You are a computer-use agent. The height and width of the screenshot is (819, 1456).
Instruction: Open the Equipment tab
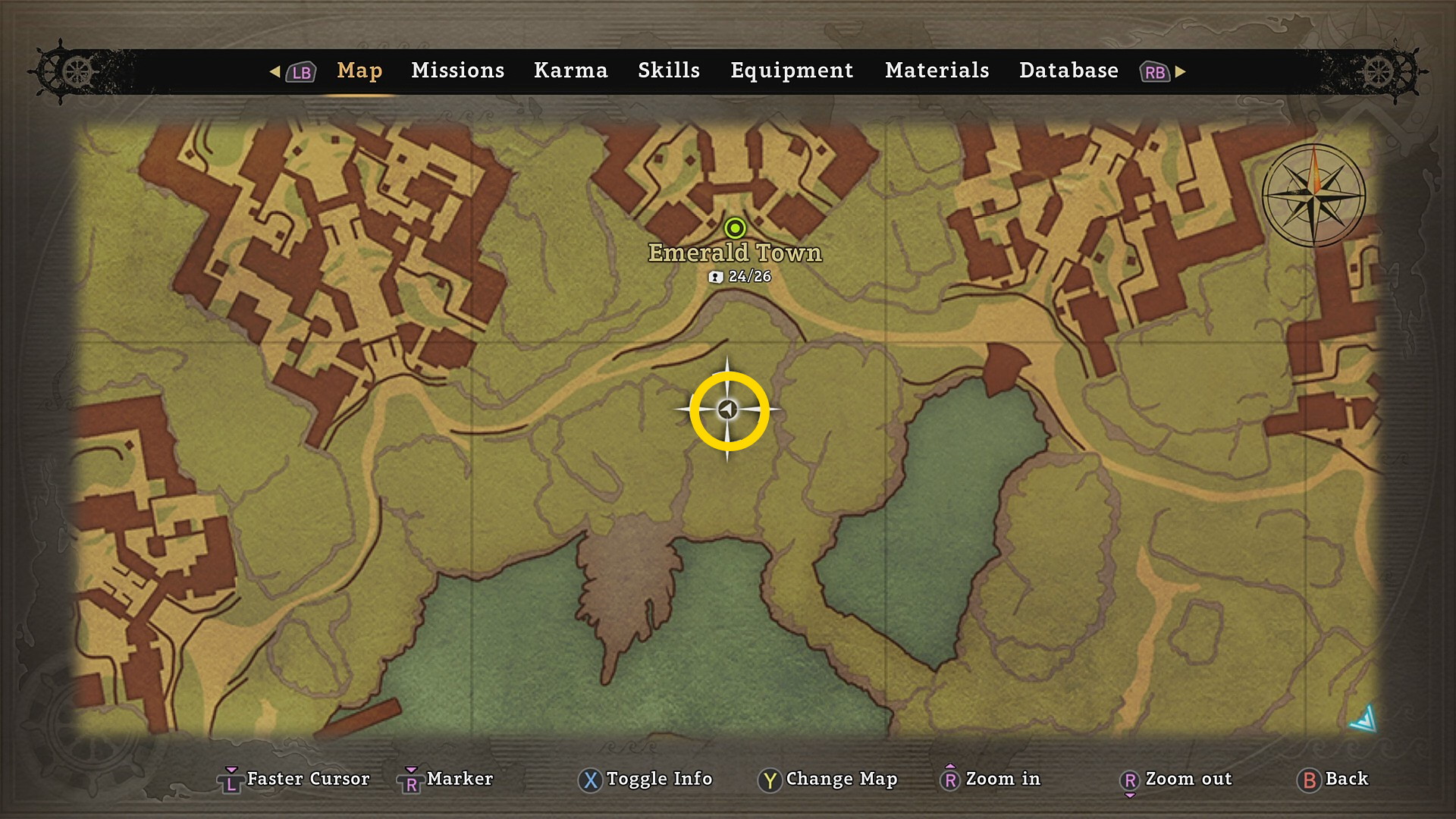point(791,71)
